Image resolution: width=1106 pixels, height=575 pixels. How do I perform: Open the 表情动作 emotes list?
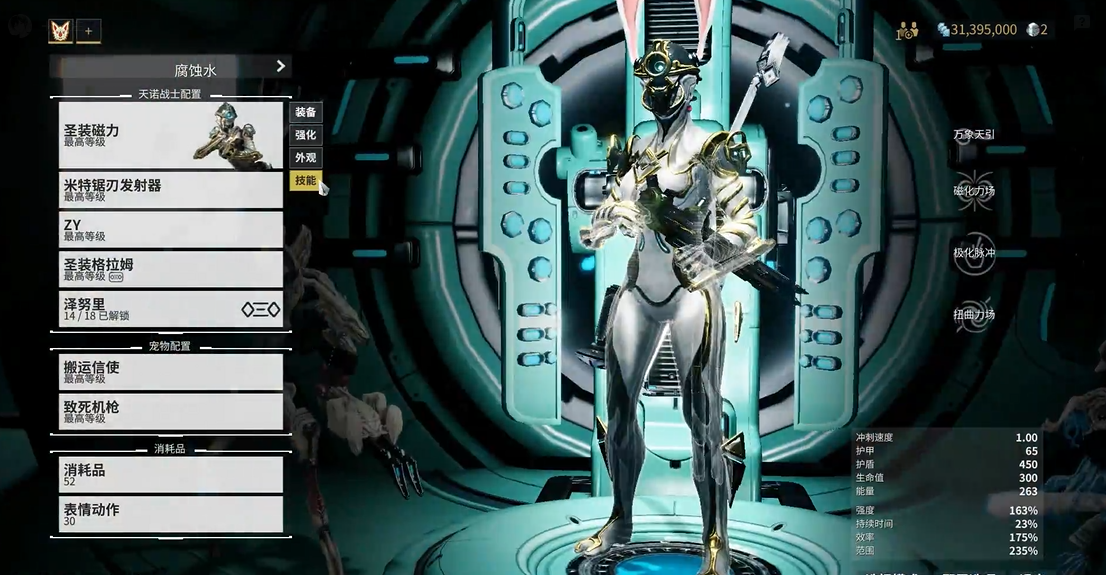pyautogui.click(x=170, y=514)
